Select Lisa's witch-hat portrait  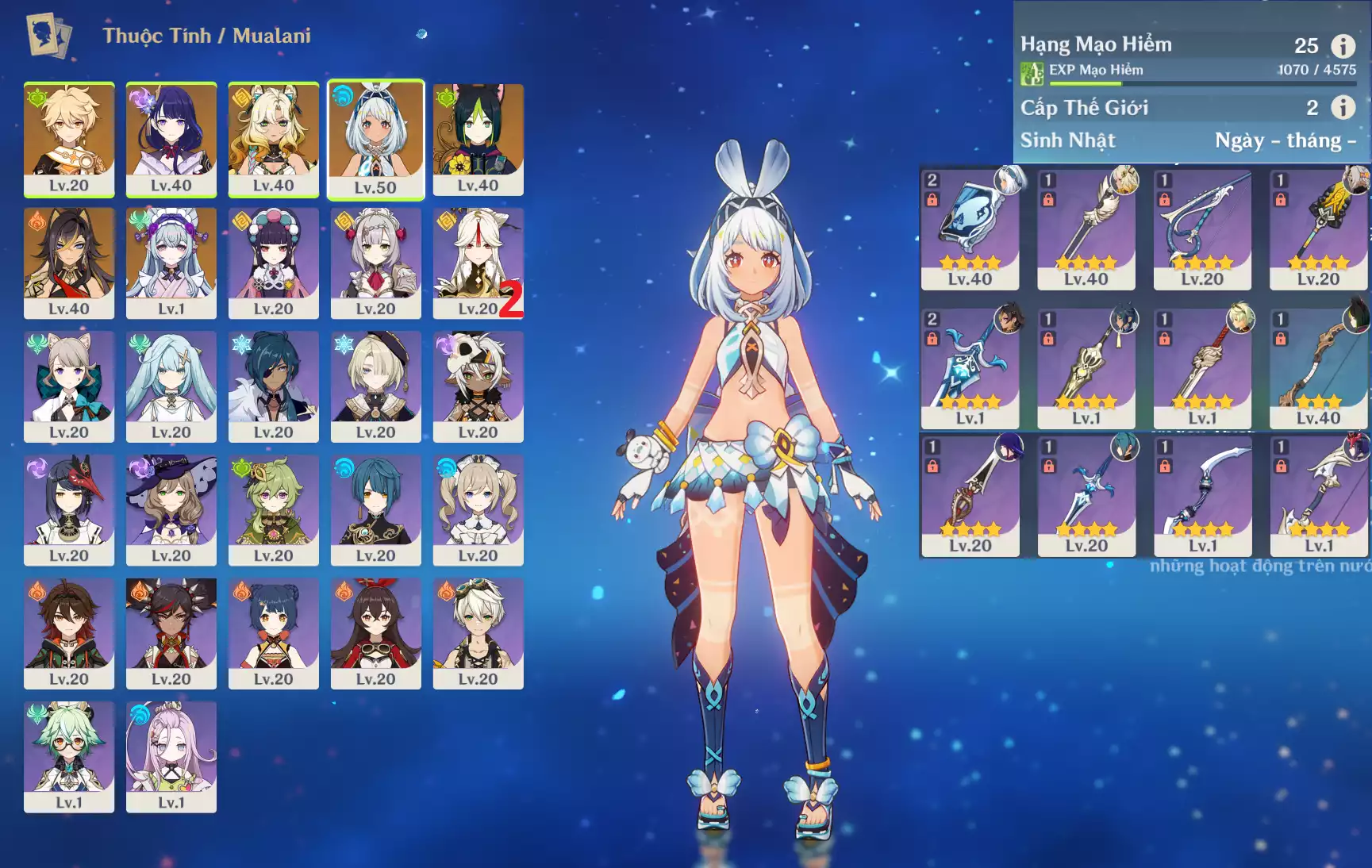click(x=171, y=510)
